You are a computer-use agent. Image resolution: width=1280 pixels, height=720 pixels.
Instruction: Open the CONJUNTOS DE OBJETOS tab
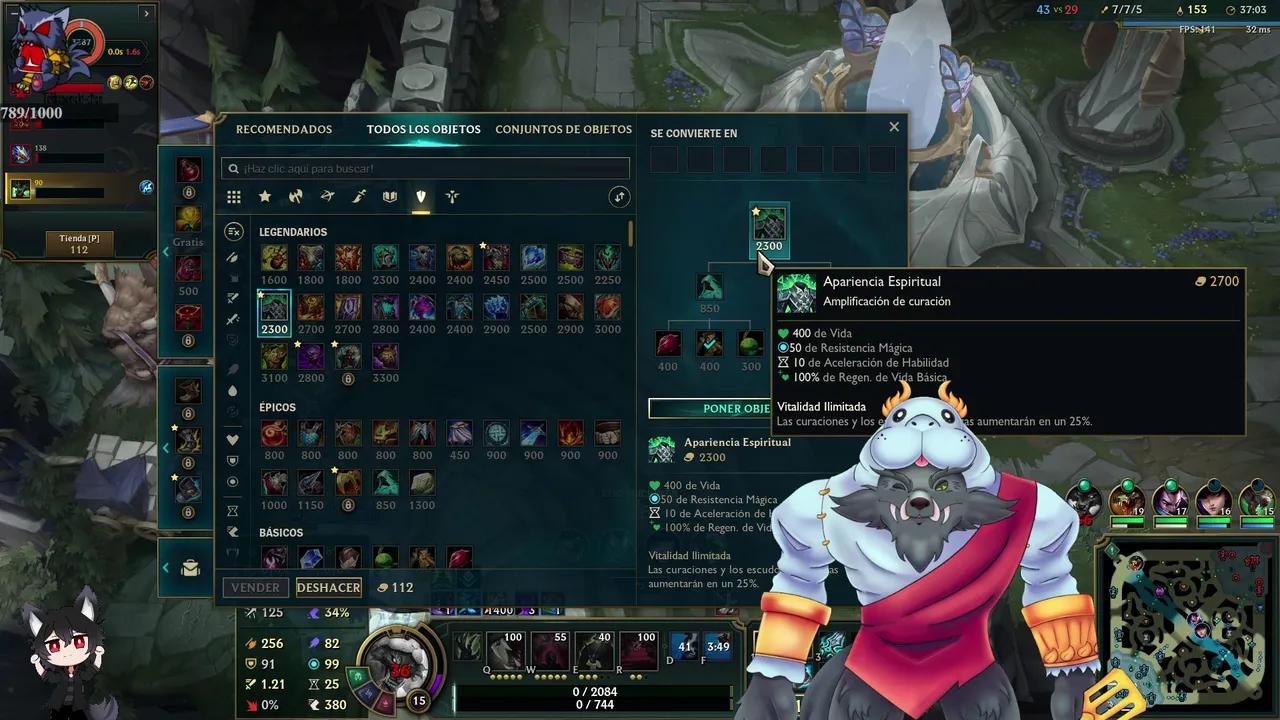click(561, 129)
